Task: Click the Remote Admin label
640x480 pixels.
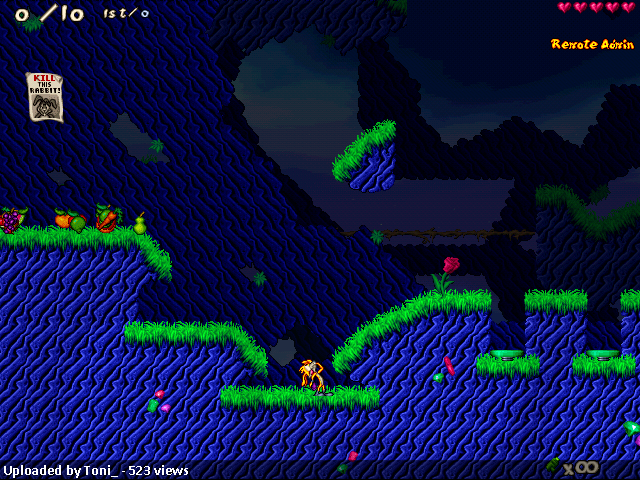Action: coord(592,44)
